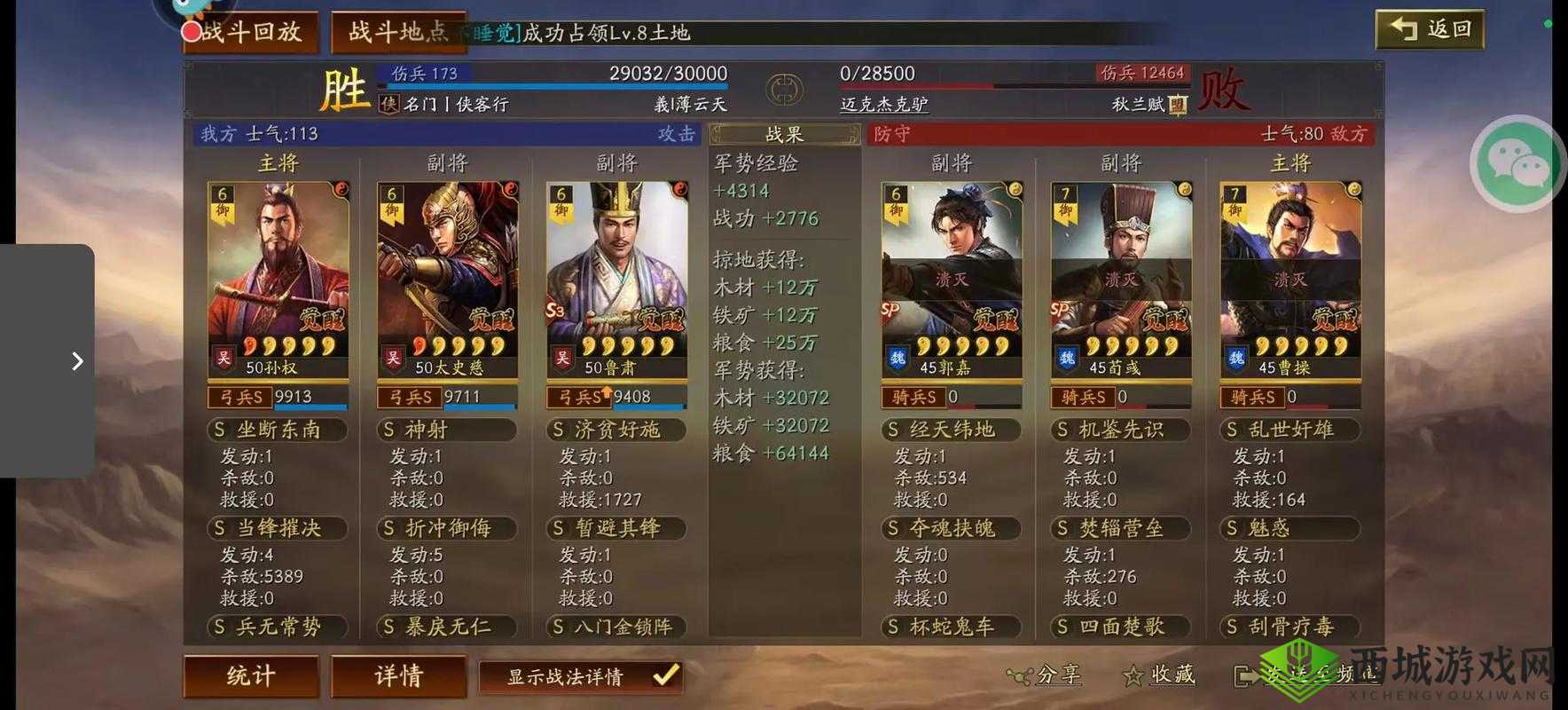Screen dimensions: 1568x710
Task: Open the 战果 results panel header
Action: 783,133
